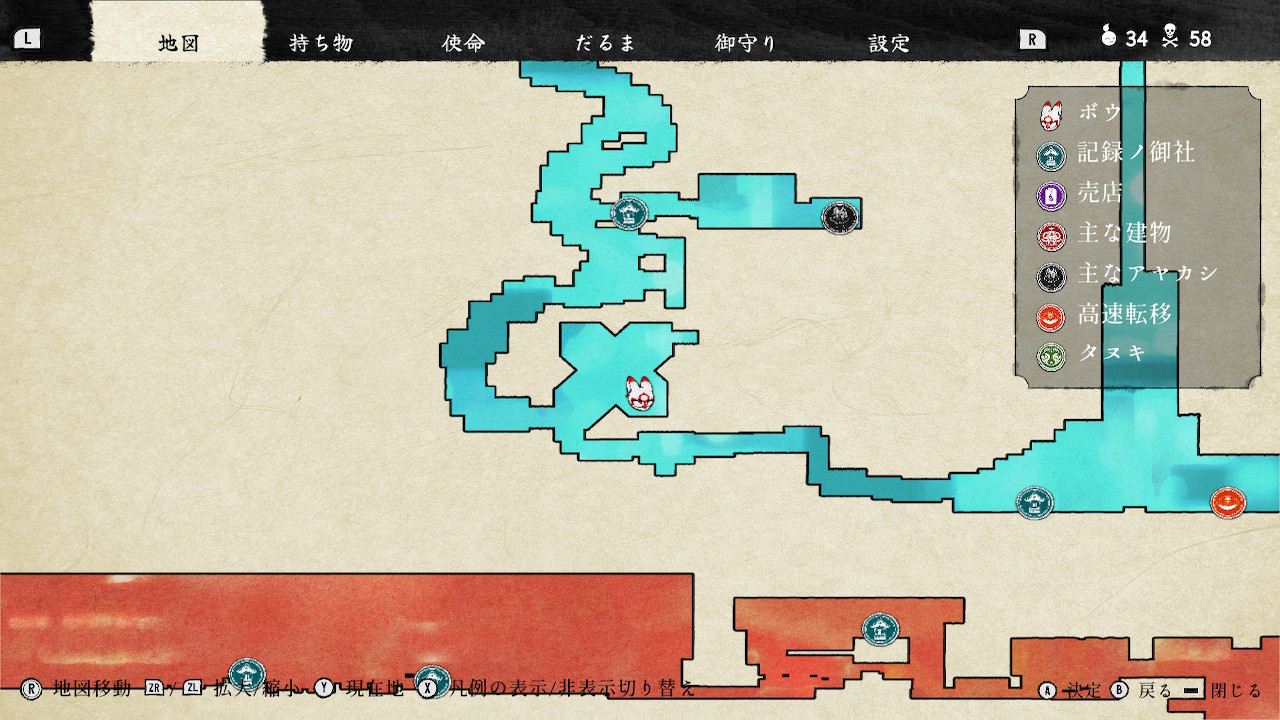1280x720 pixels.
Task: Select the 主な建物 legend entry
Action: pyautogui.click(x=1124, y=234)
